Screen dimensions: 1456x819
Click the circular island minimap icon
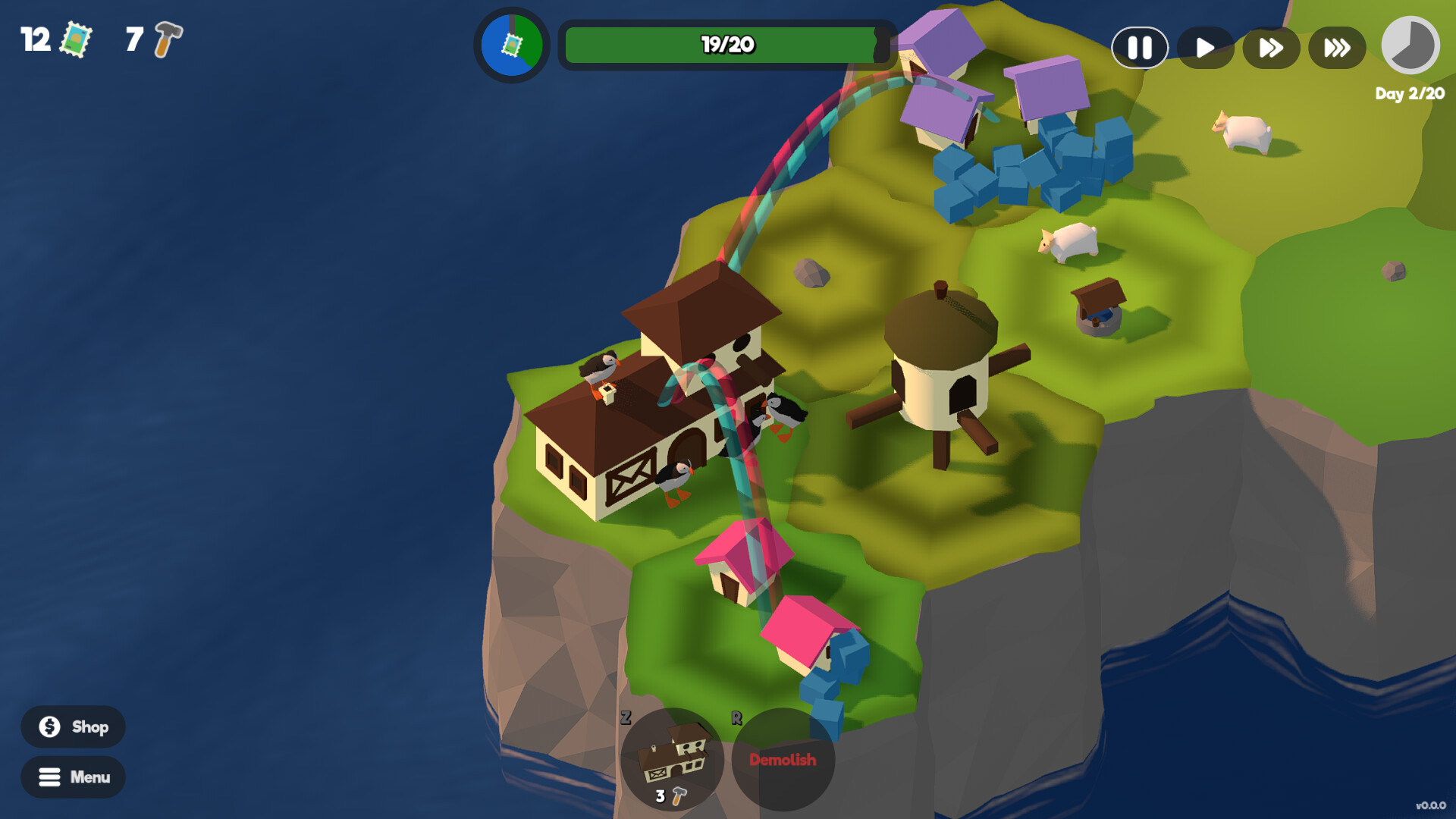click(513, 45)
